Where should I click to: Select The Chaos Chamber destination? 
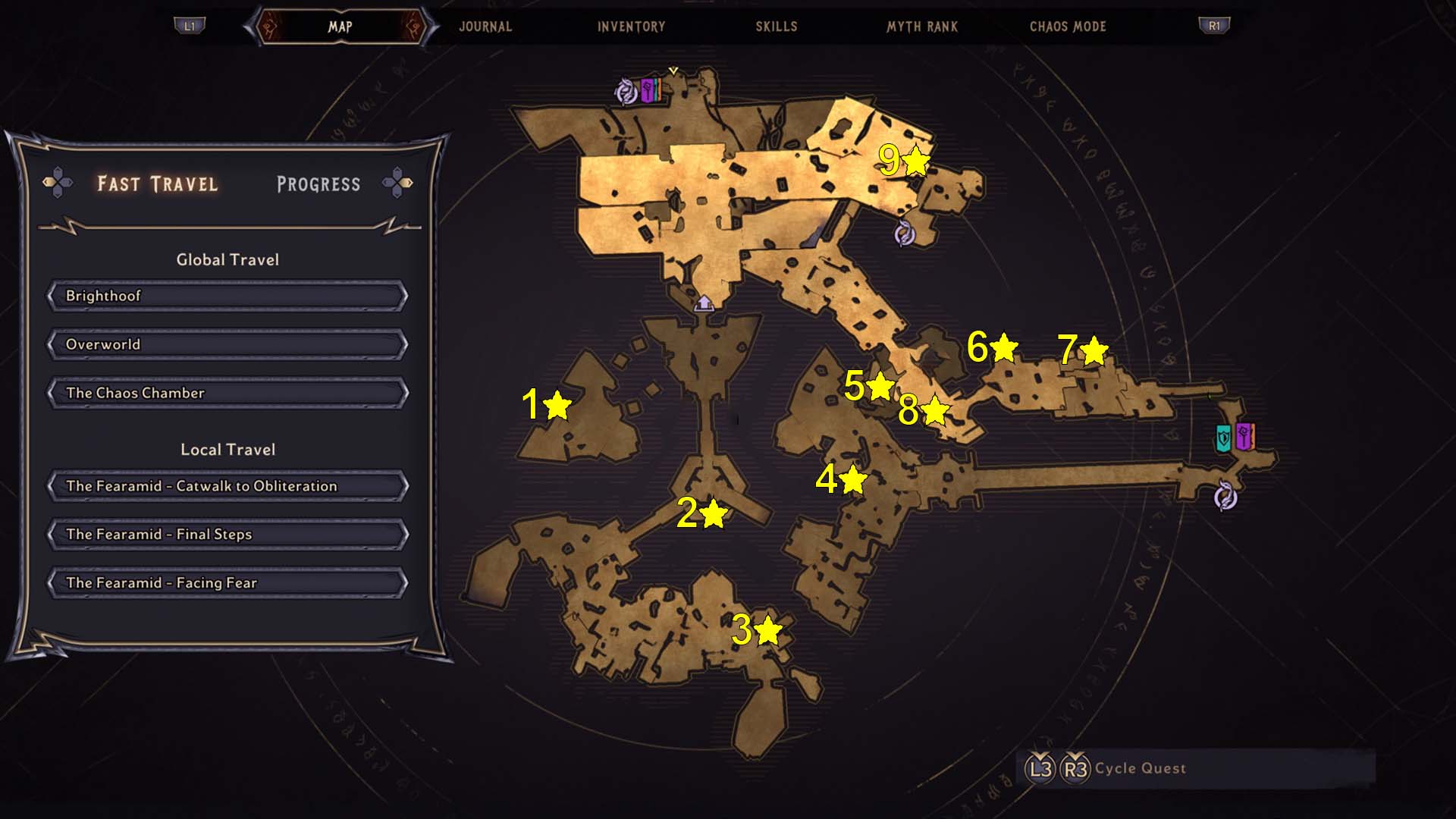coord(226,393)
